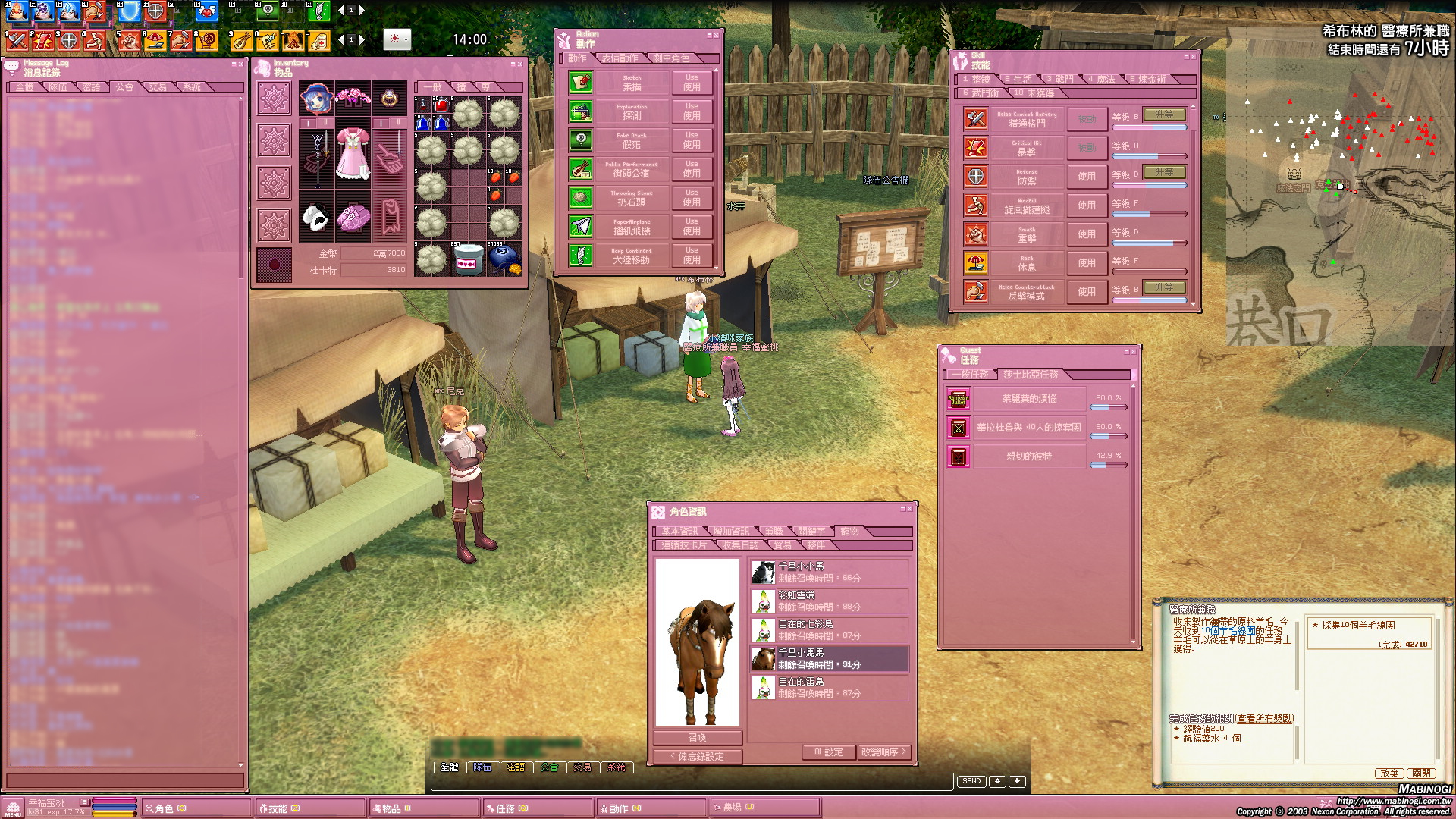This screenshot has width=1456, height=819.
Task: Abandon the part-time job with 放棄
Action: pyautogui.click(x=1389, y=773)
